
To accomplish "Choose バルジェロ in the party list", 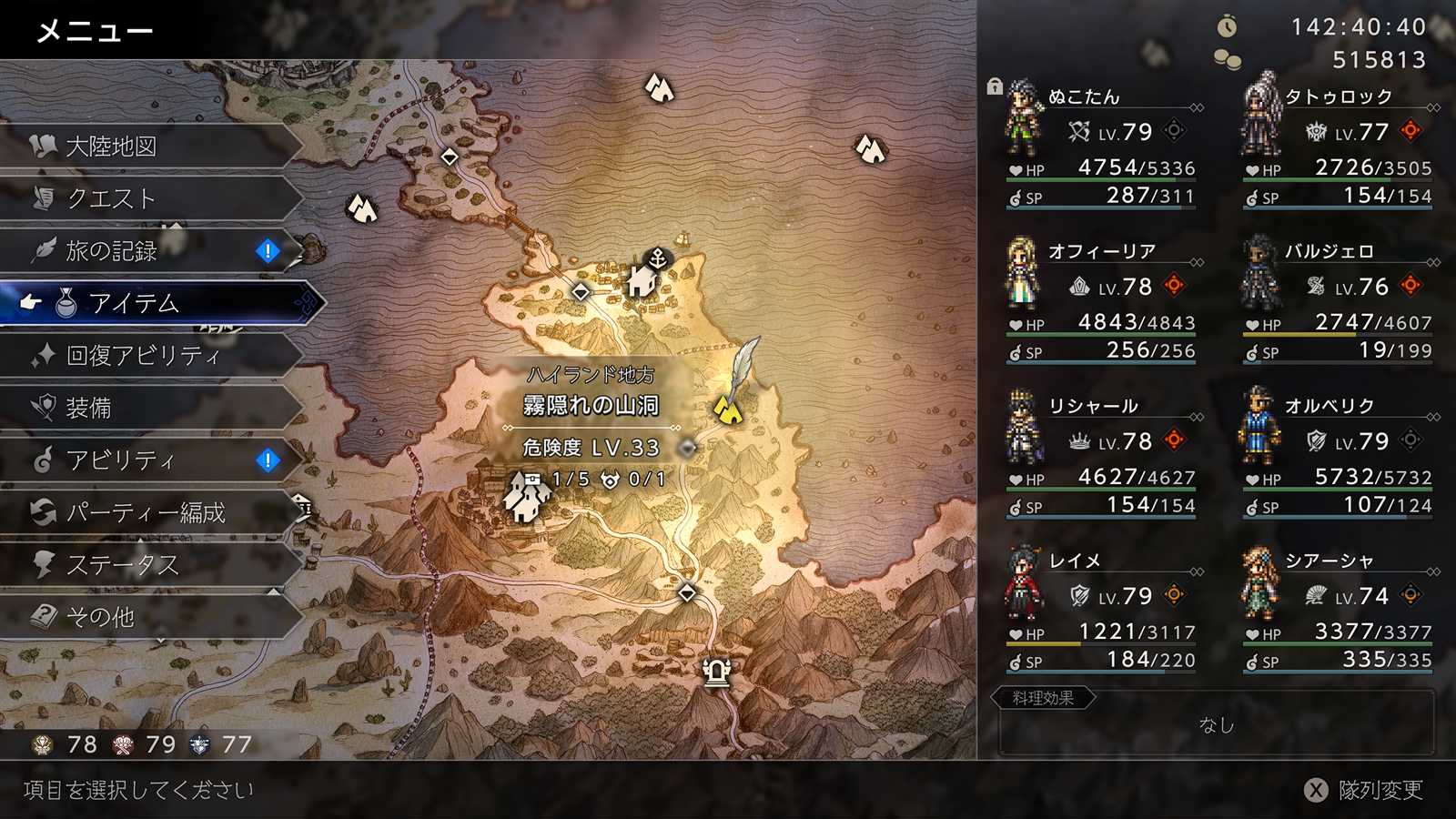I will click(x=1338, y=300).
